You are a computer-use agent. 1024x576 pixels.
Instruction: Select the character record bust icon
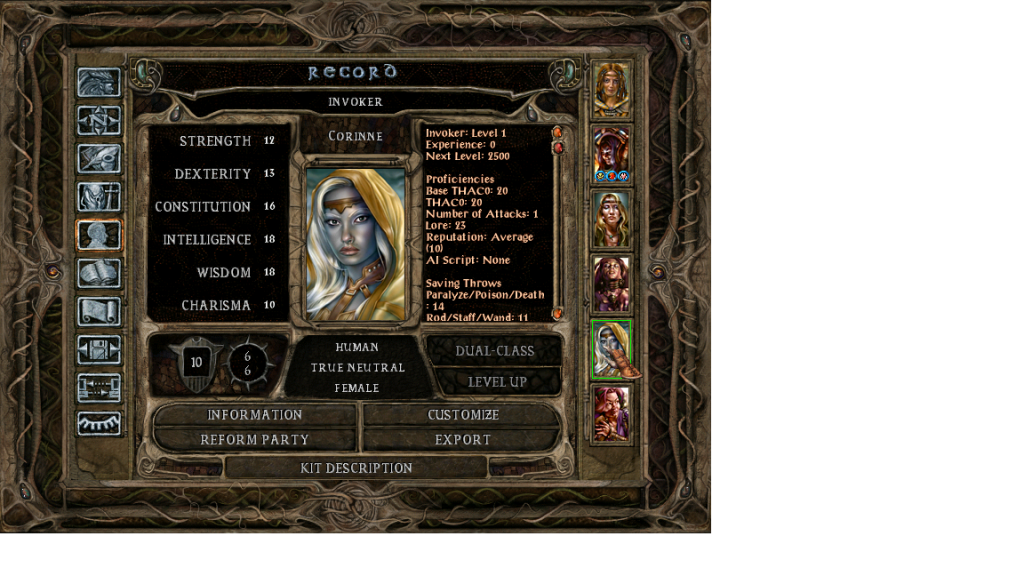99,235
